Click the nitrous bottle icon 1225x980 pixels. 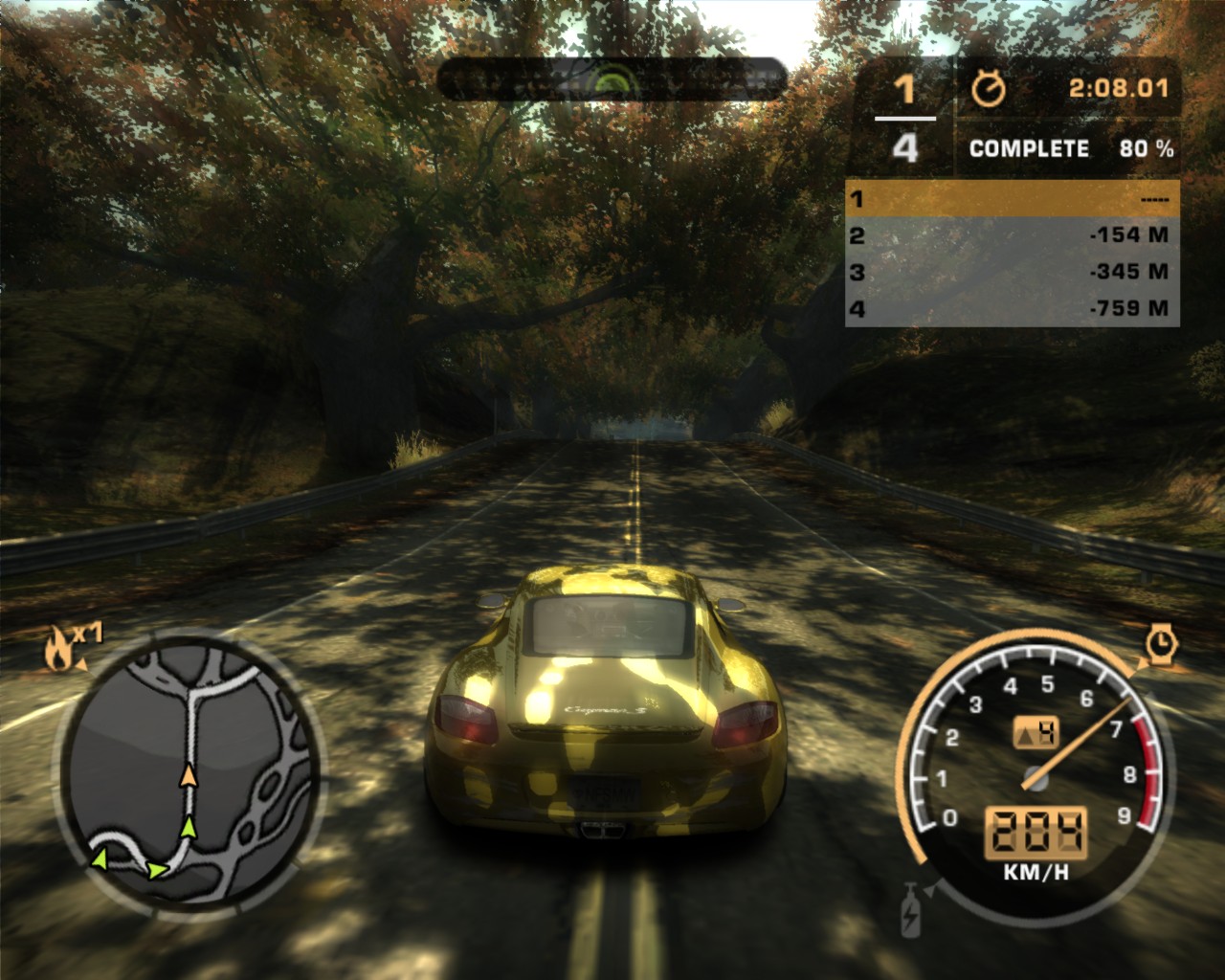[x=909, y=911]
